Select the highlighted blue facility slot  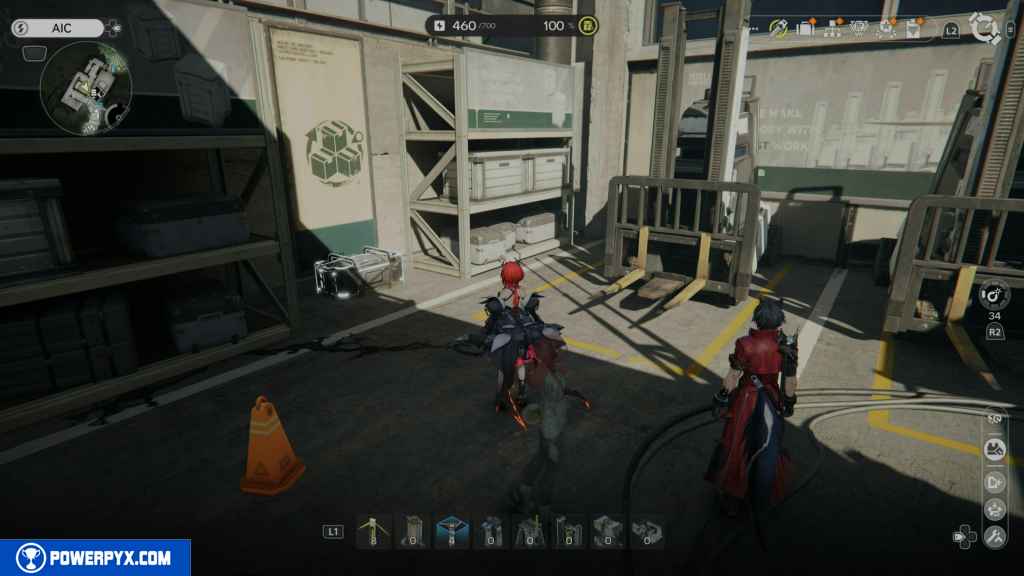pos(451,531)
